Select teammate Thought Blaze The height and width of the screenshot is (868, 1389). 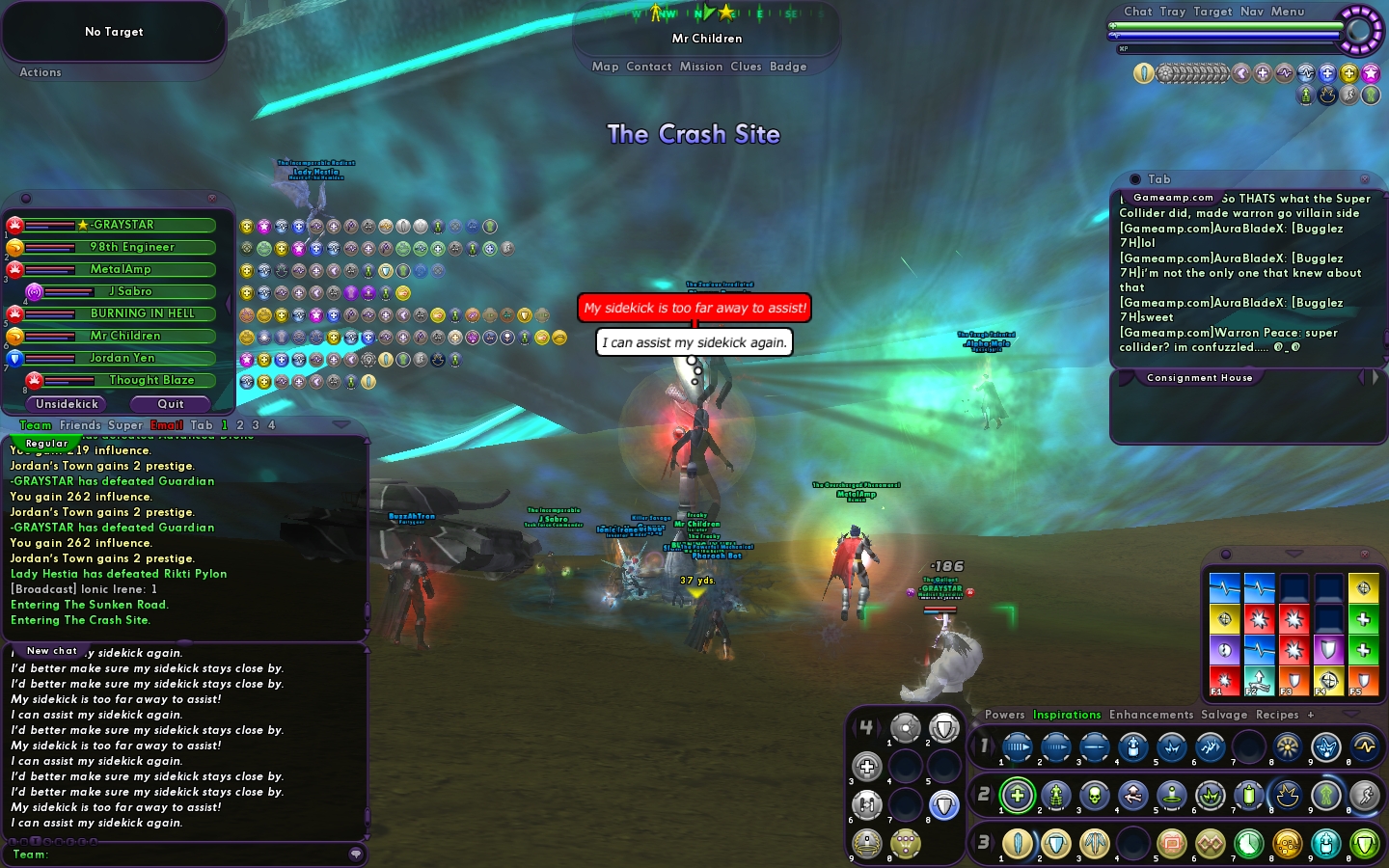pyautogui.click(x=151, y=380)
